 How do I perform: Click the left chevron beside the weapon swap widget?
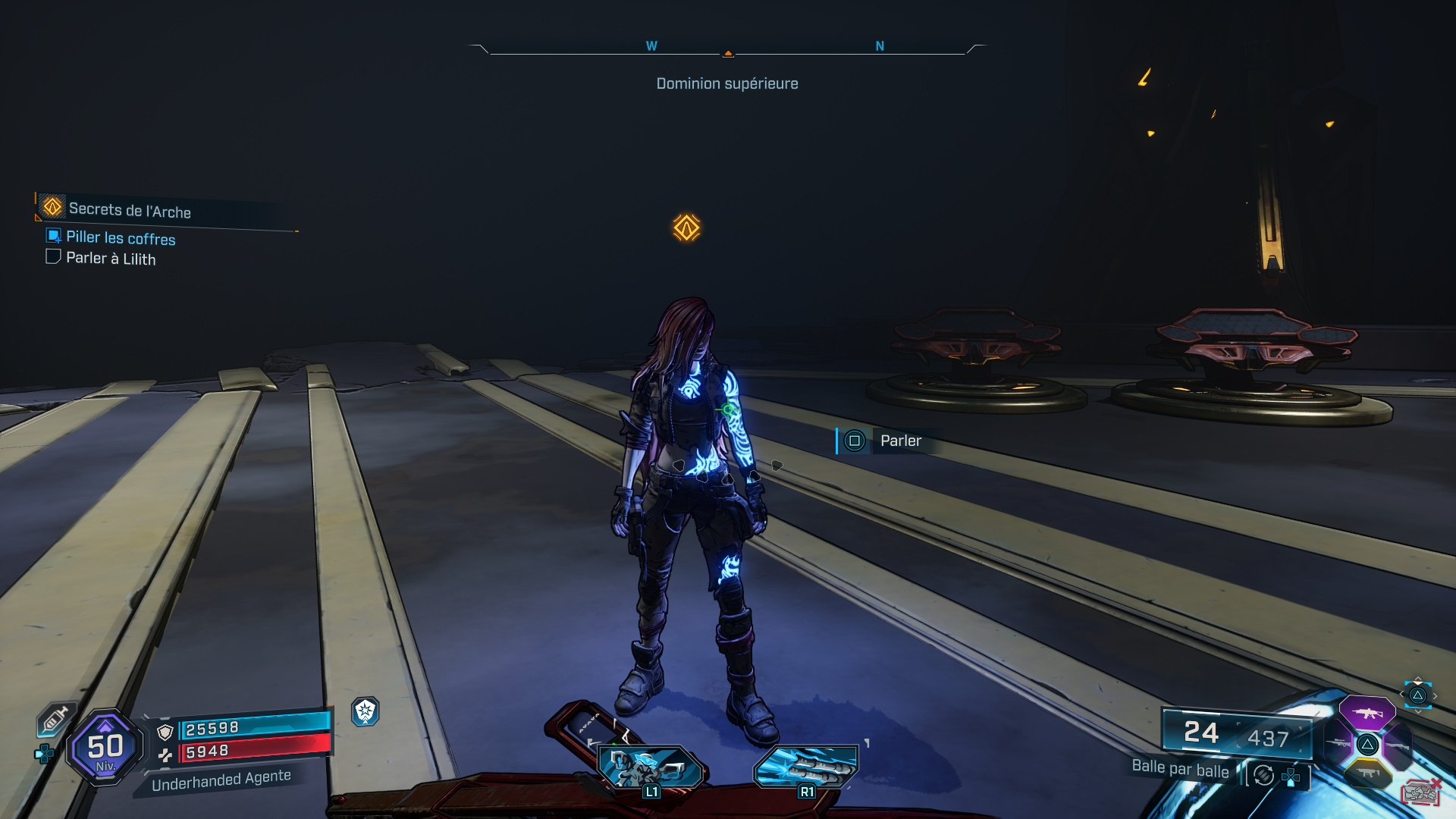1401,694
